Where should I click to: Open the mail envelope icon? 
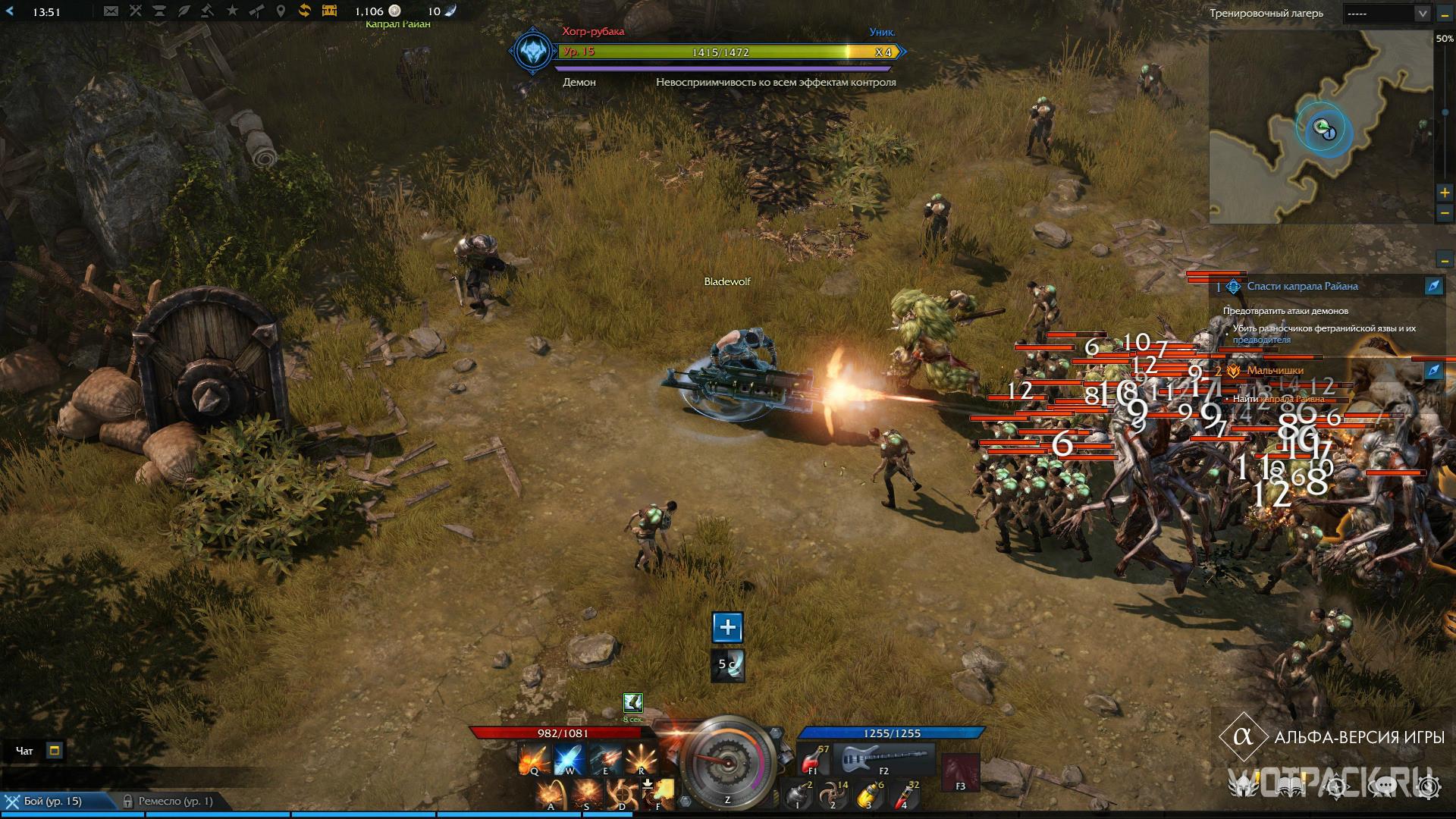(x=111, y=11)
